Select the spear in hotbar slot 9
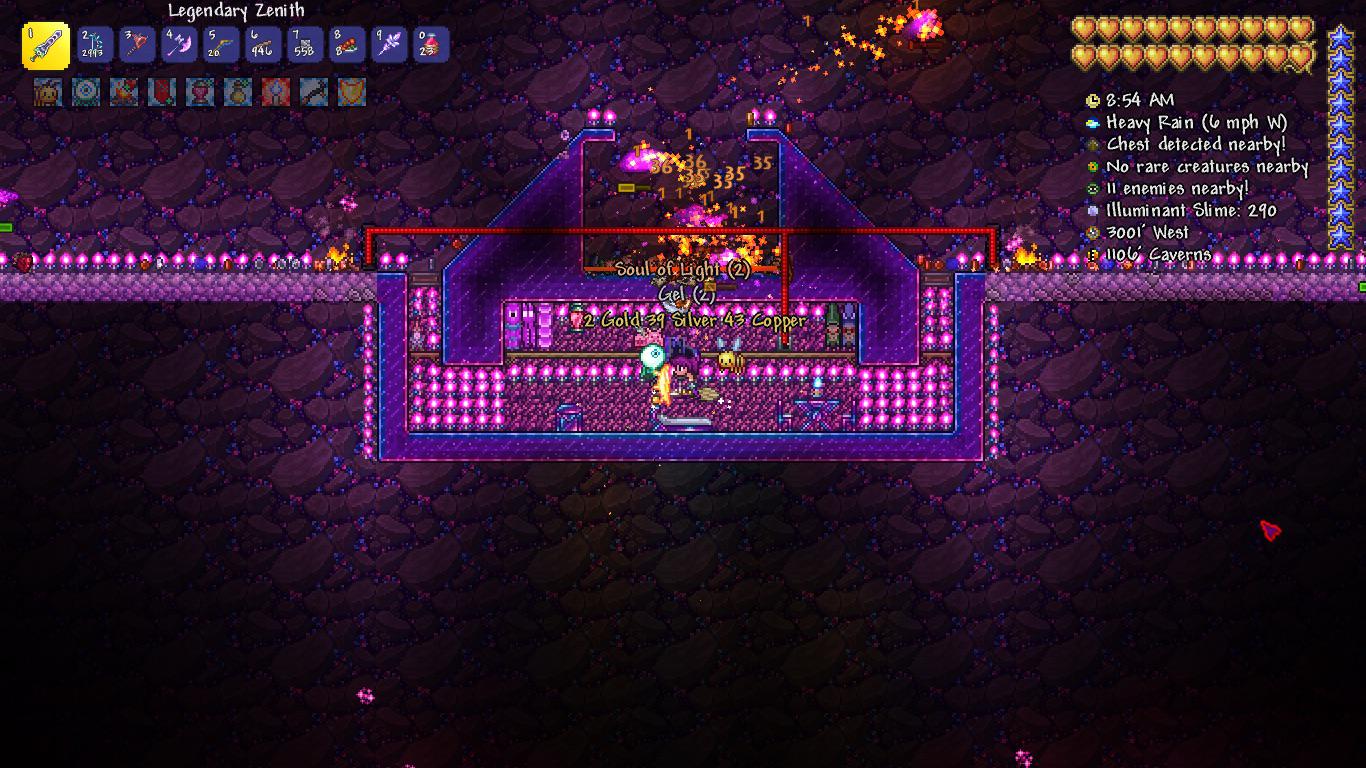The width and height of the screenshot is (1366, 768). (387, 43)
